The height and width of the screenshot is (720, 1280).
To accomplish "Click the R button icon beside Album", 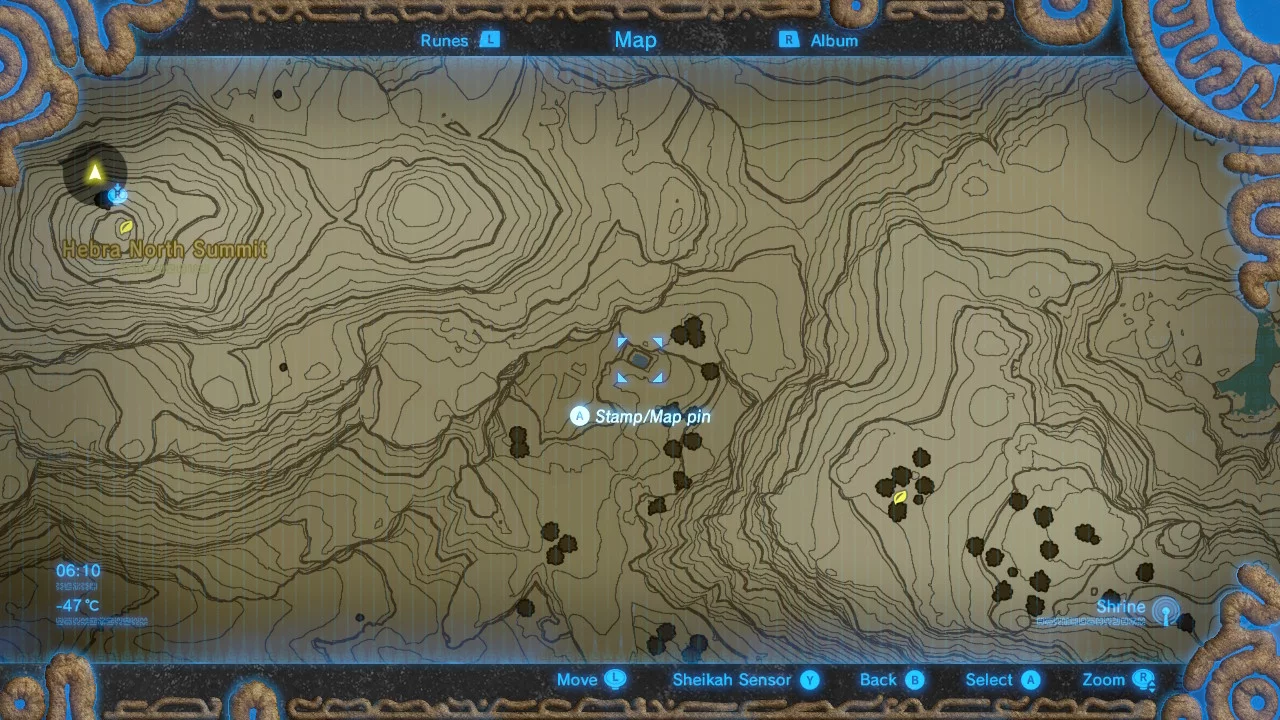I will (787, 41).
